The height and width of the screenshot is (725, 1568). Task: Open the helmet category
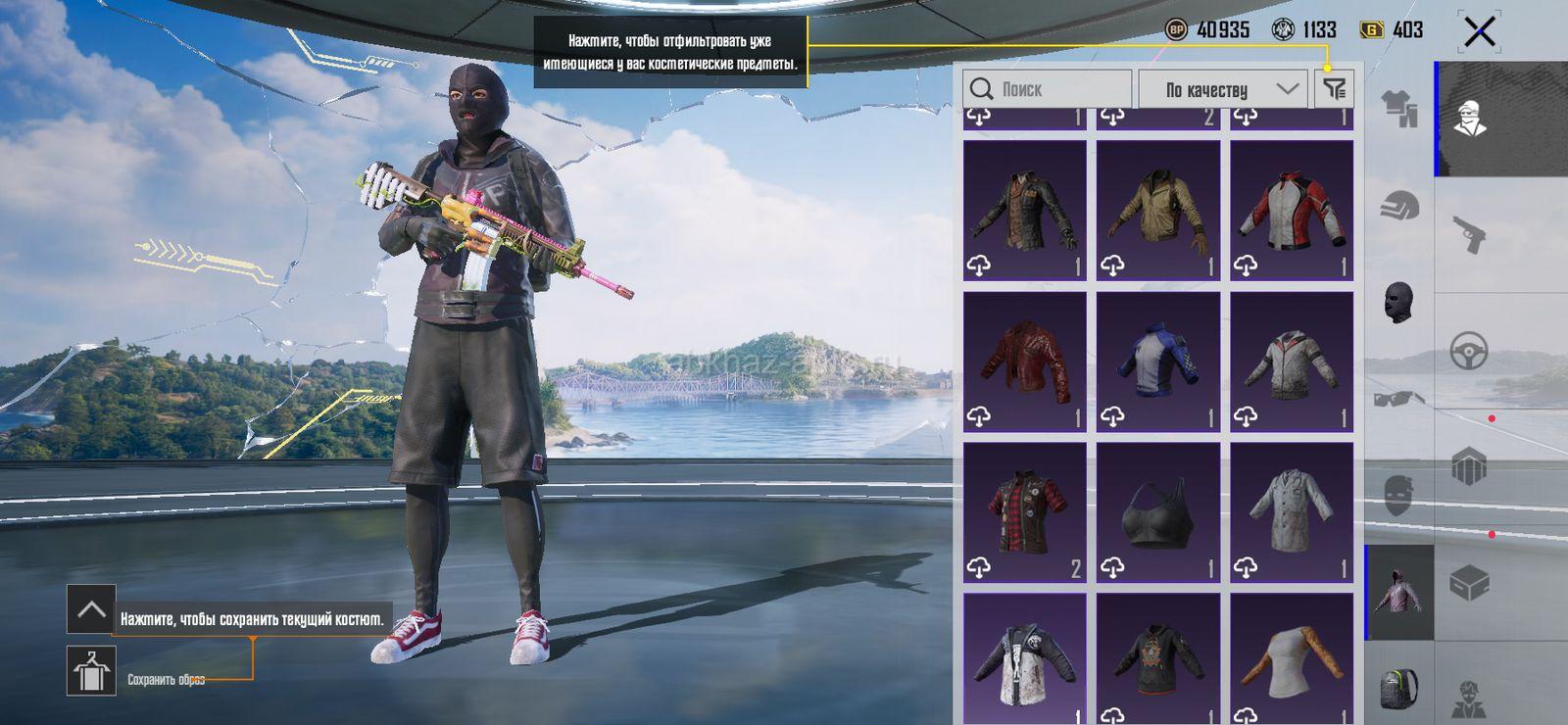(x=1399, y=206)
